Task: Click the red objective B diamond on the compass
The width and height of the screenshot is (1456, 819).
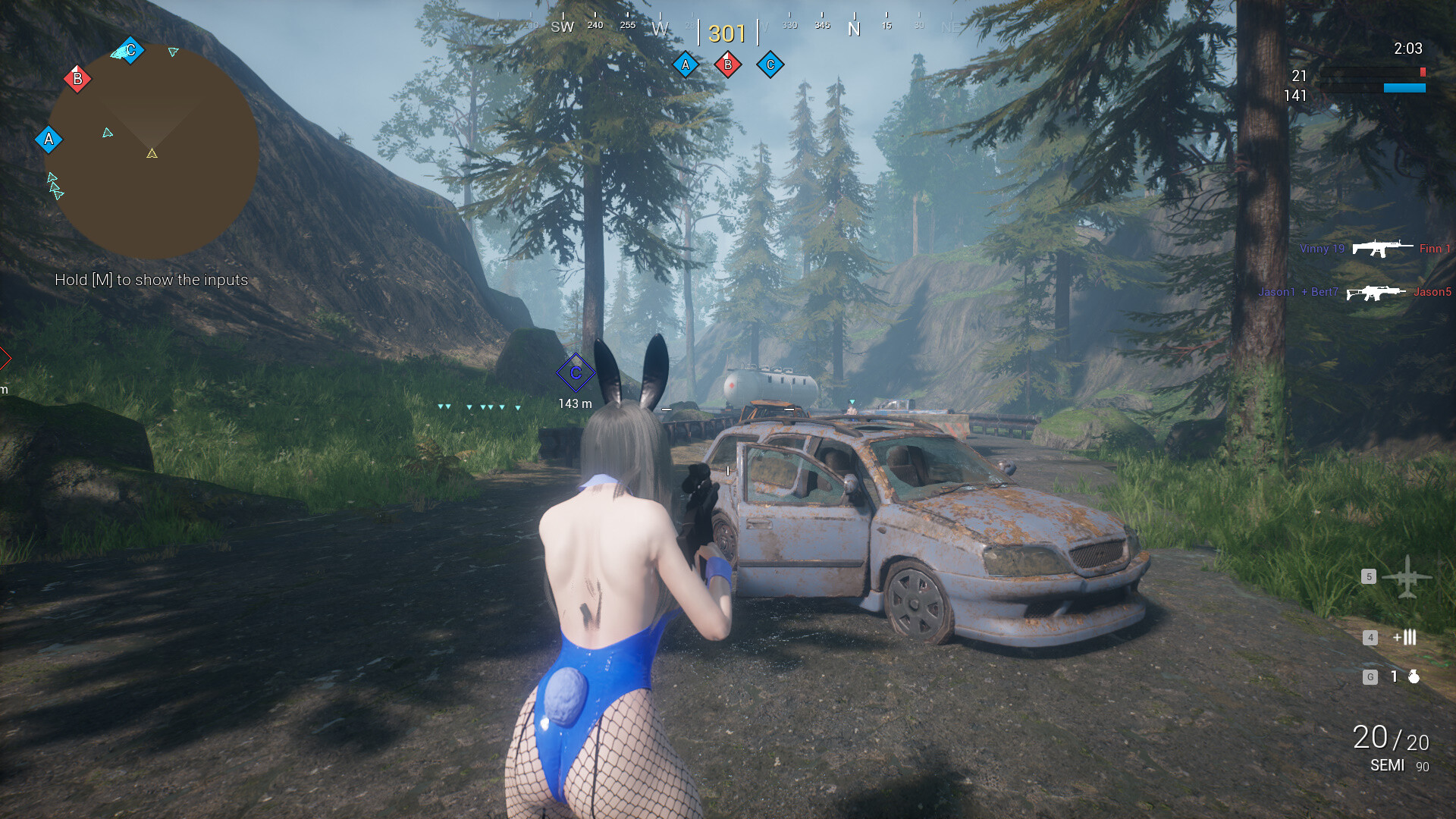Action: [728, 64]
